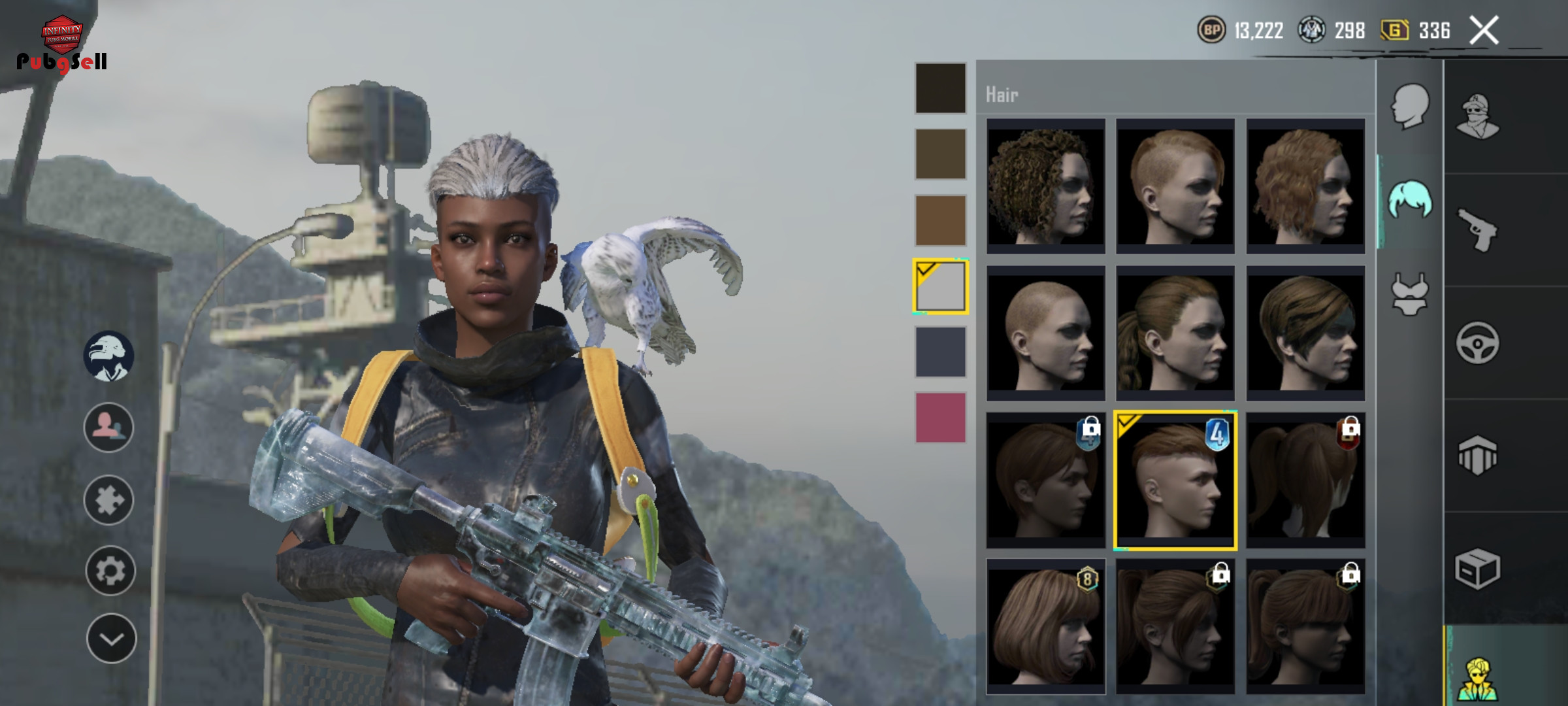This screenshot has width=1568, height=706.
Task: Choose the buzz cut hair style
Action: pyautogui.click(x=1045, y=333)
